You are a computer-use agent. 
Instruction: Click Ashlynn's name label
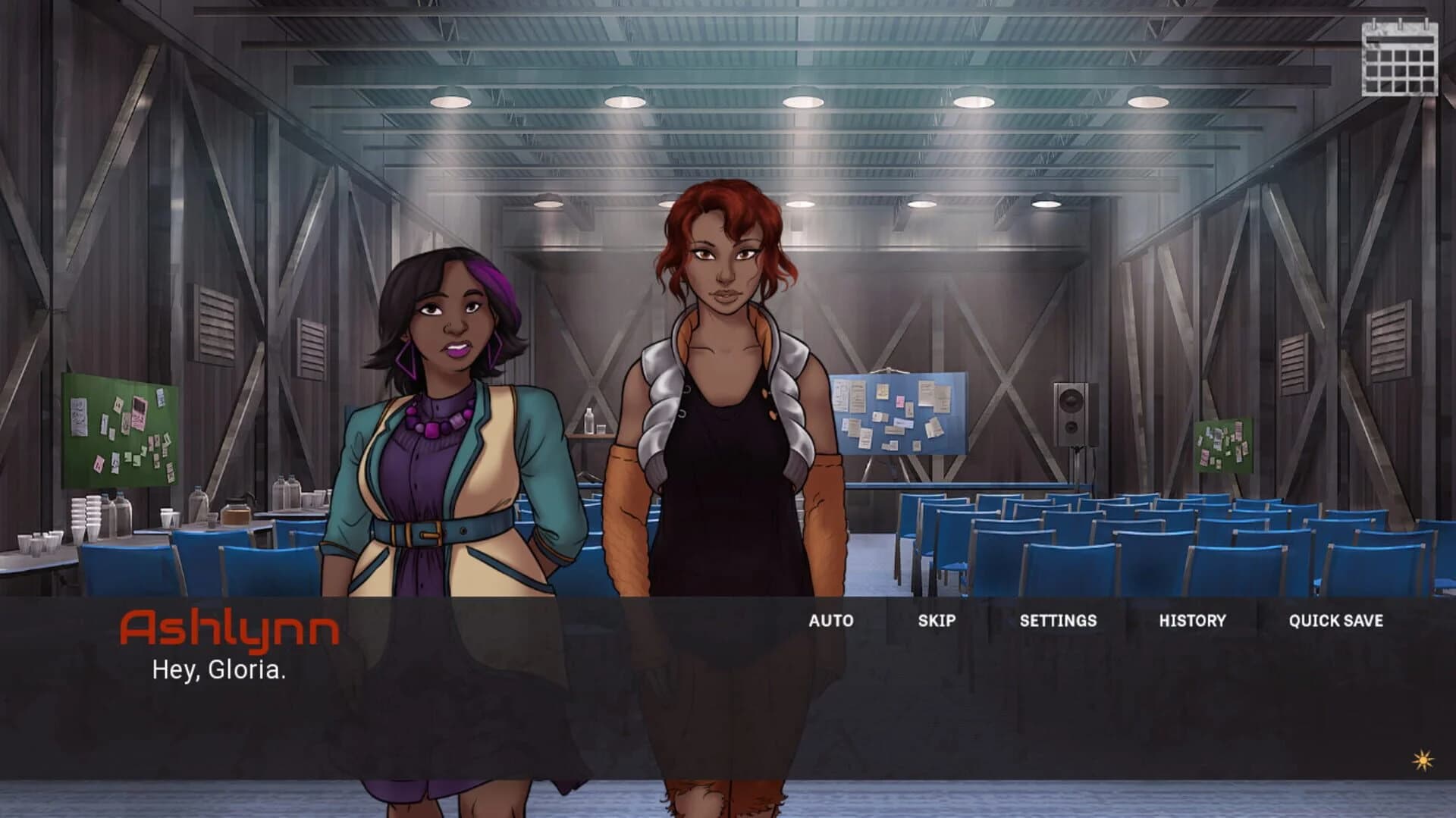[x=231, y=627]
